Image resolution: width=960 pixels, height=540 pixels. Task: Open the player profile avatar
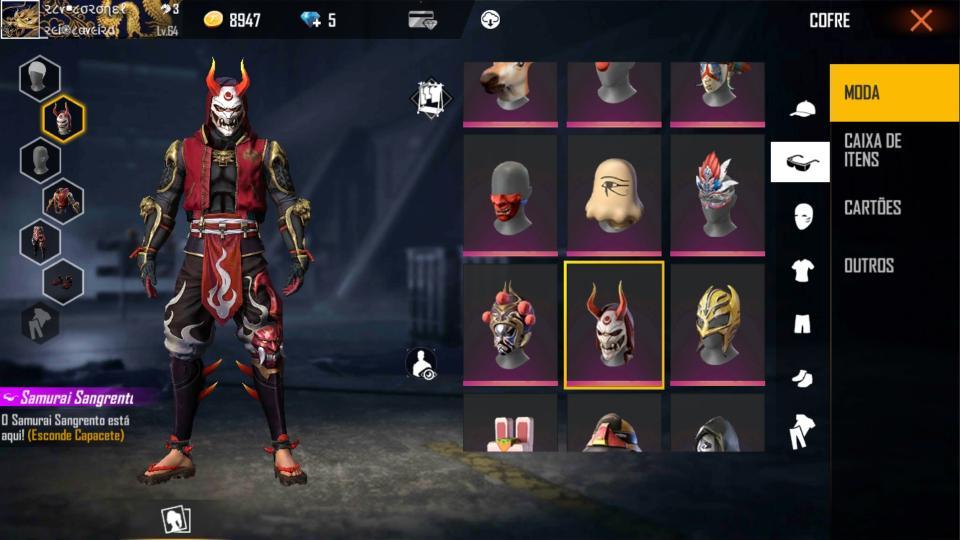pyautogui.click(x=20, y=20)
